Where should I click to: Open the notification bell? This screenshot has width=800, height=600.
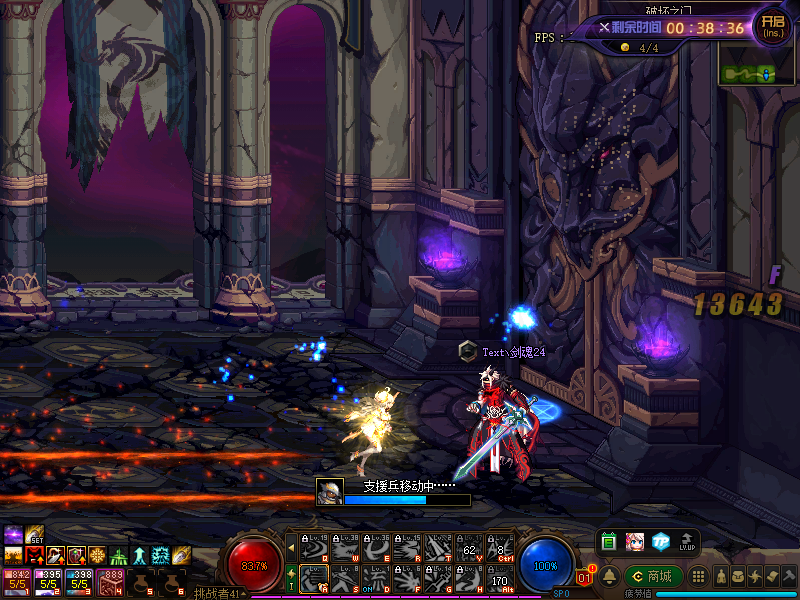pyautogui.click(x=607, y=575)
